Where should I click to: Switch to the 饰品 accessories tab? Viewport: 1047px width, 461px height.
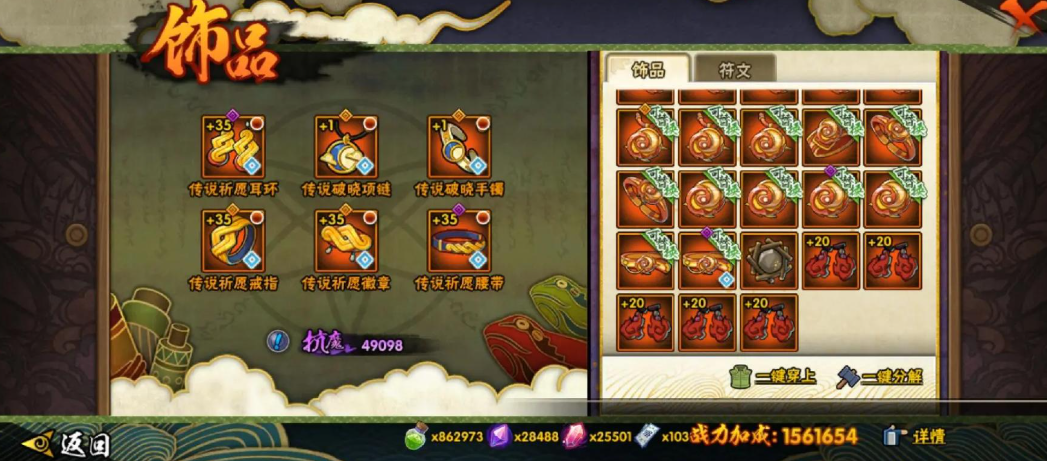pos(648,69)
